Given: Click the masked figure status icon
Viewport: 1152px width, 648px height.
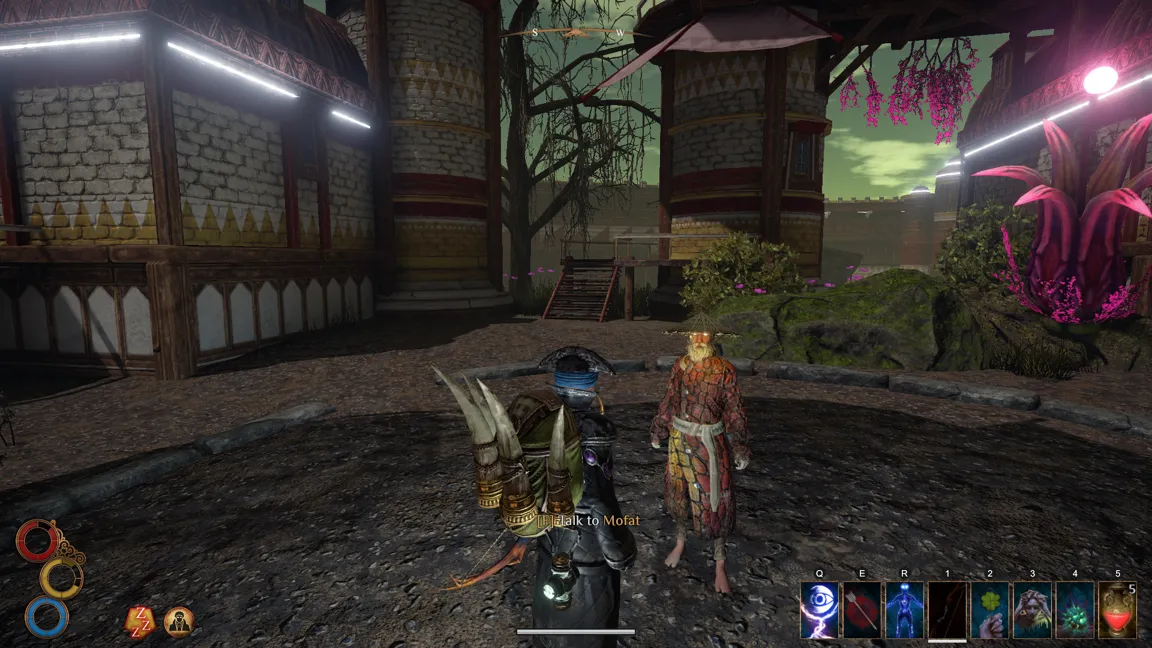Looking at the screenshot, I should [179, 622].
